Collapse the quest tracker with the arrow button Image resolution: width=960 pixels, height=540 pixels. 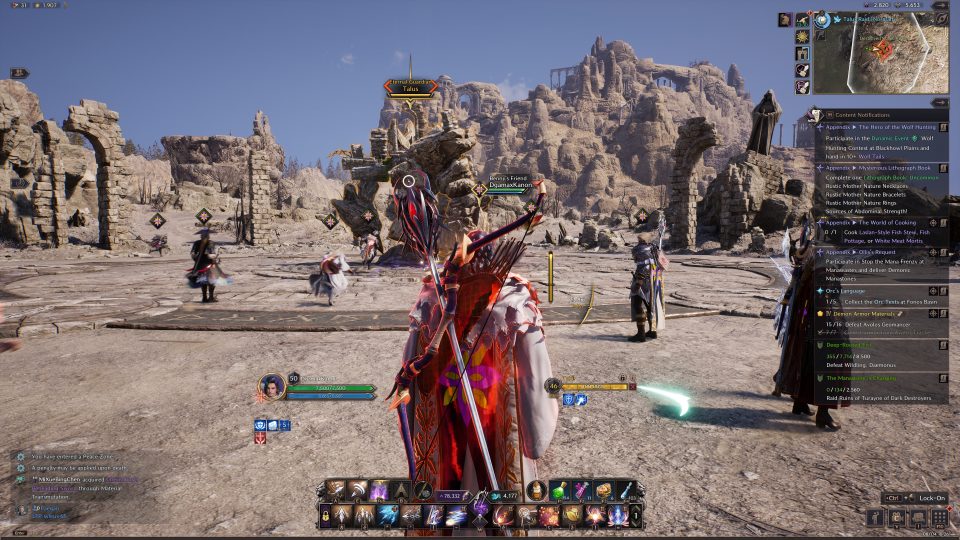coord(939,102)
